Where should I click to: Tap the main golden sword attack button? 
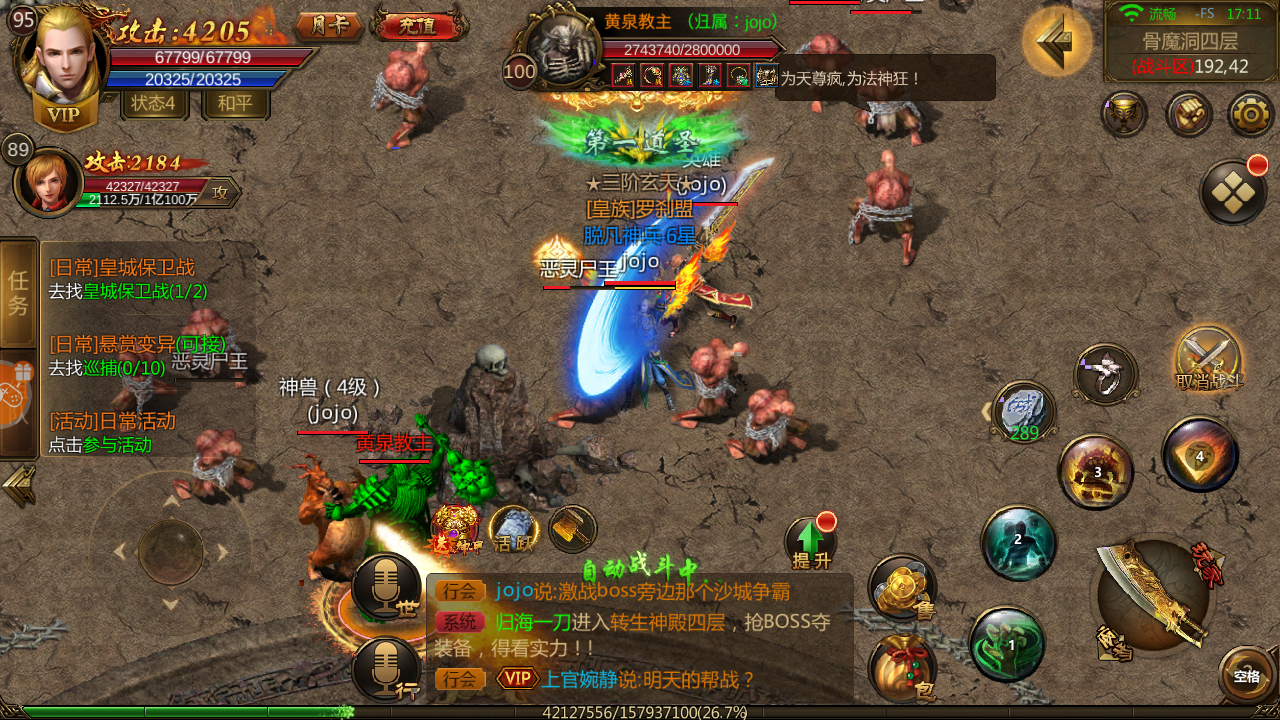coord(1155,600)
